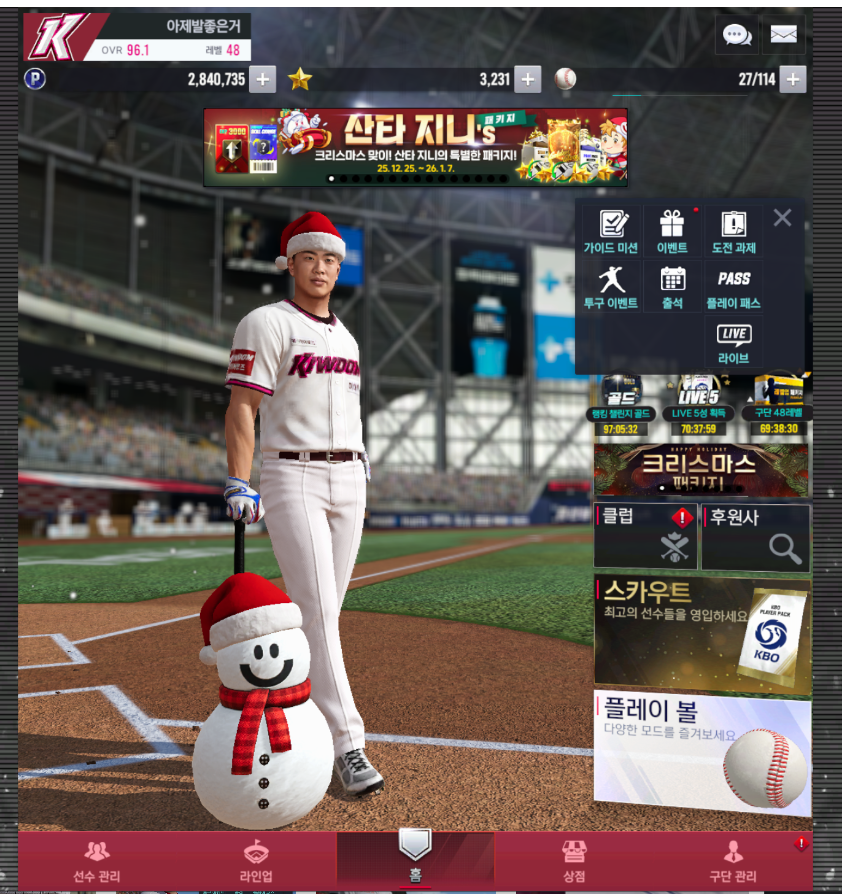Open the 후원사 sponsor panel
The image size is (842, 894).
pyautogui.click(x=755, y=536)
